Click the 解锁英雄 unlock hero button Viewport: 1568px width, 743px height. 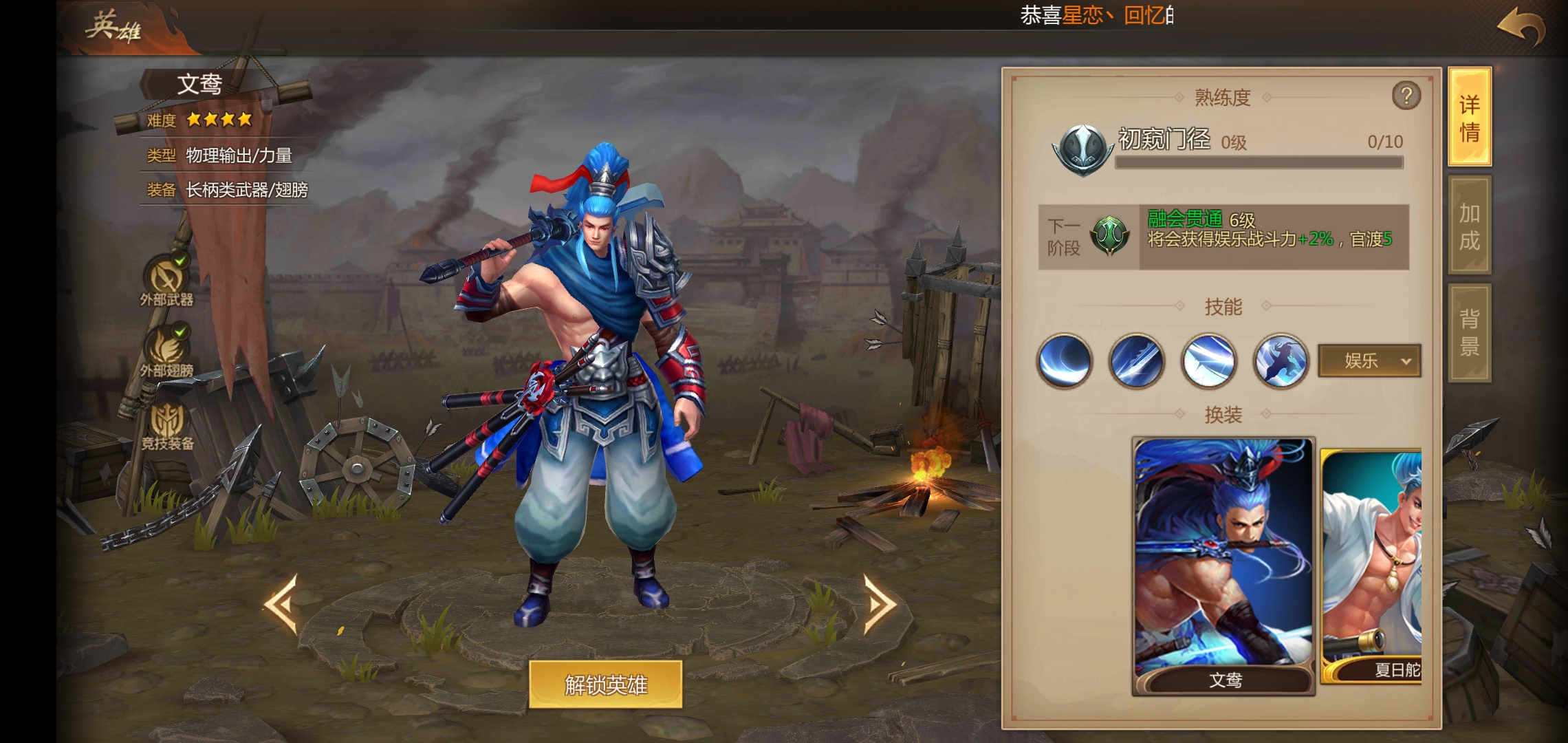point(605,685)
